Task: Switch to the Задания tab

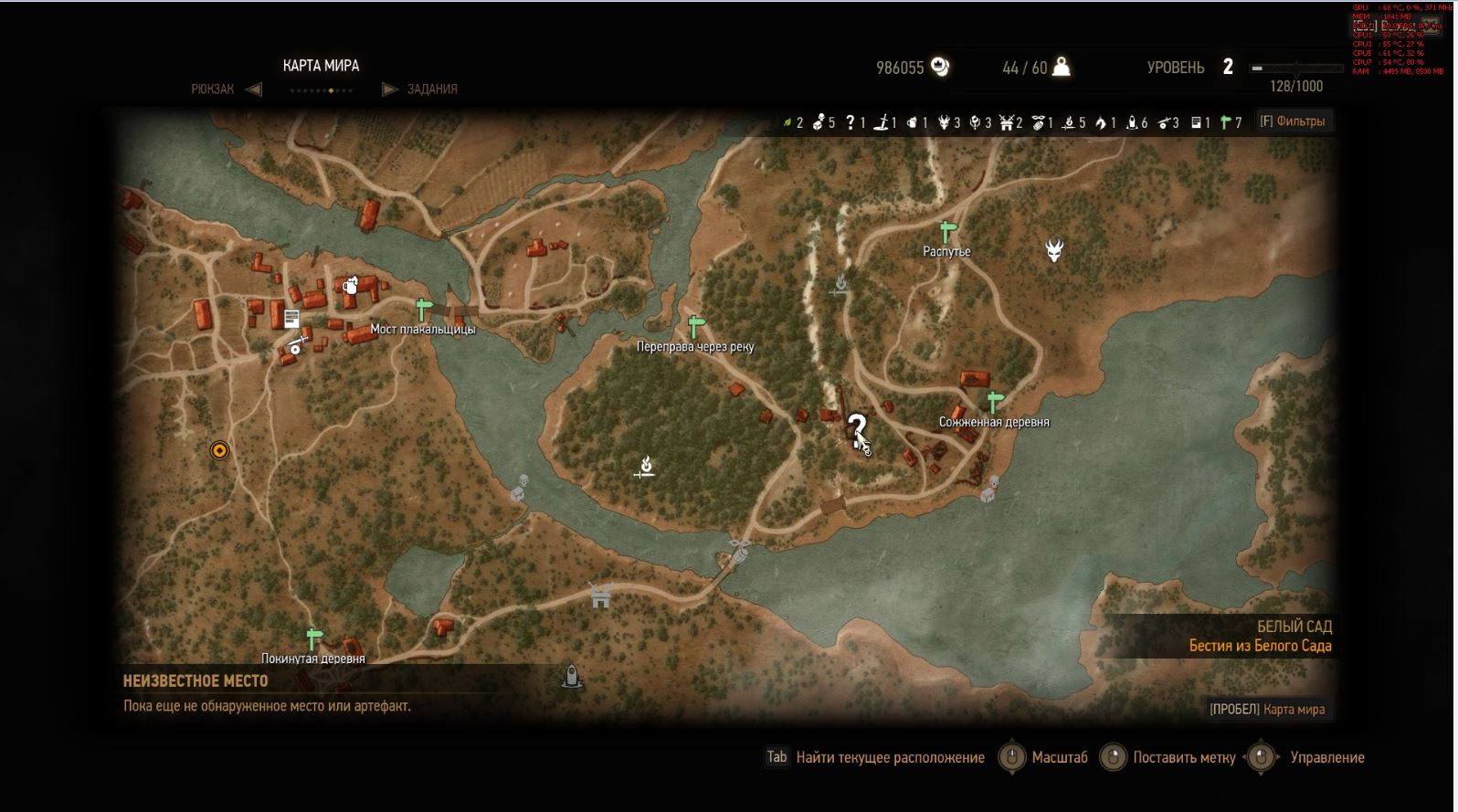Action: (431, 90)
